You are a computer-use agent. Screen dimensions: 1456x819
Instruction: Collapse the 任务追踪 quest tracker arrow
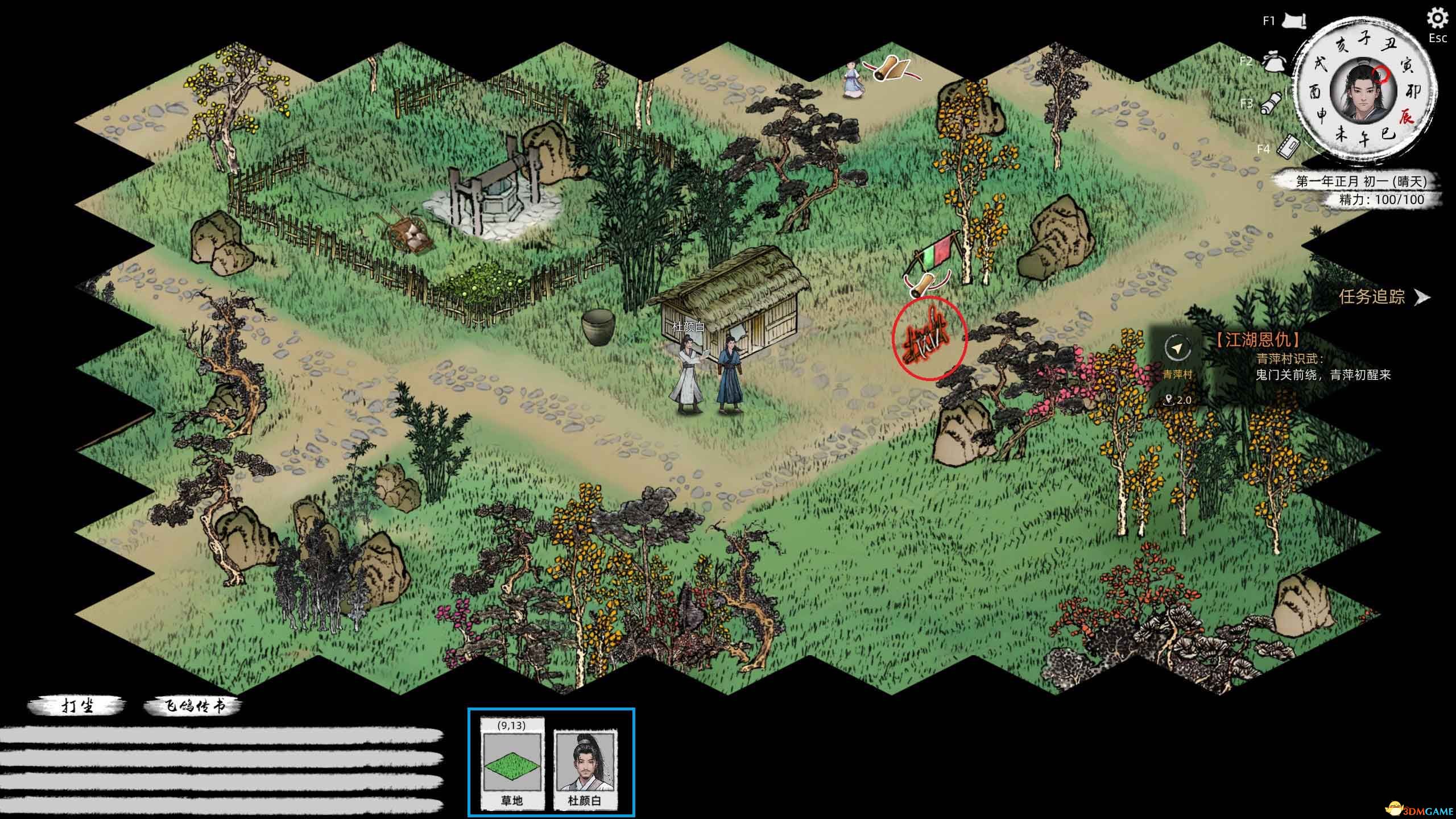[x=1422, y=297]
